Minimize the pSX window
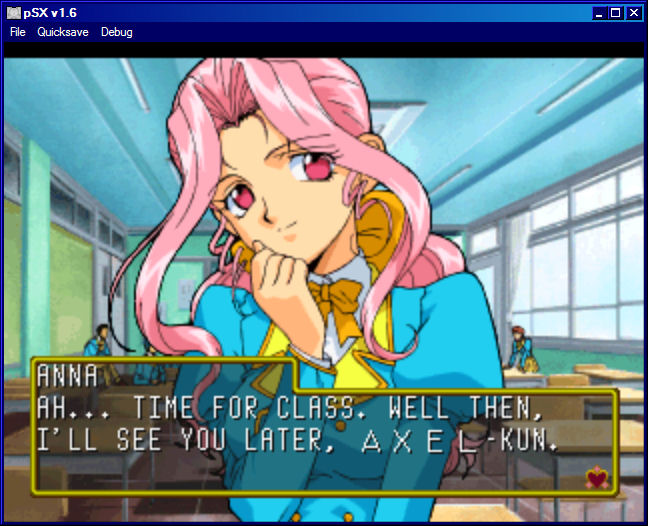 coord(600,13)
